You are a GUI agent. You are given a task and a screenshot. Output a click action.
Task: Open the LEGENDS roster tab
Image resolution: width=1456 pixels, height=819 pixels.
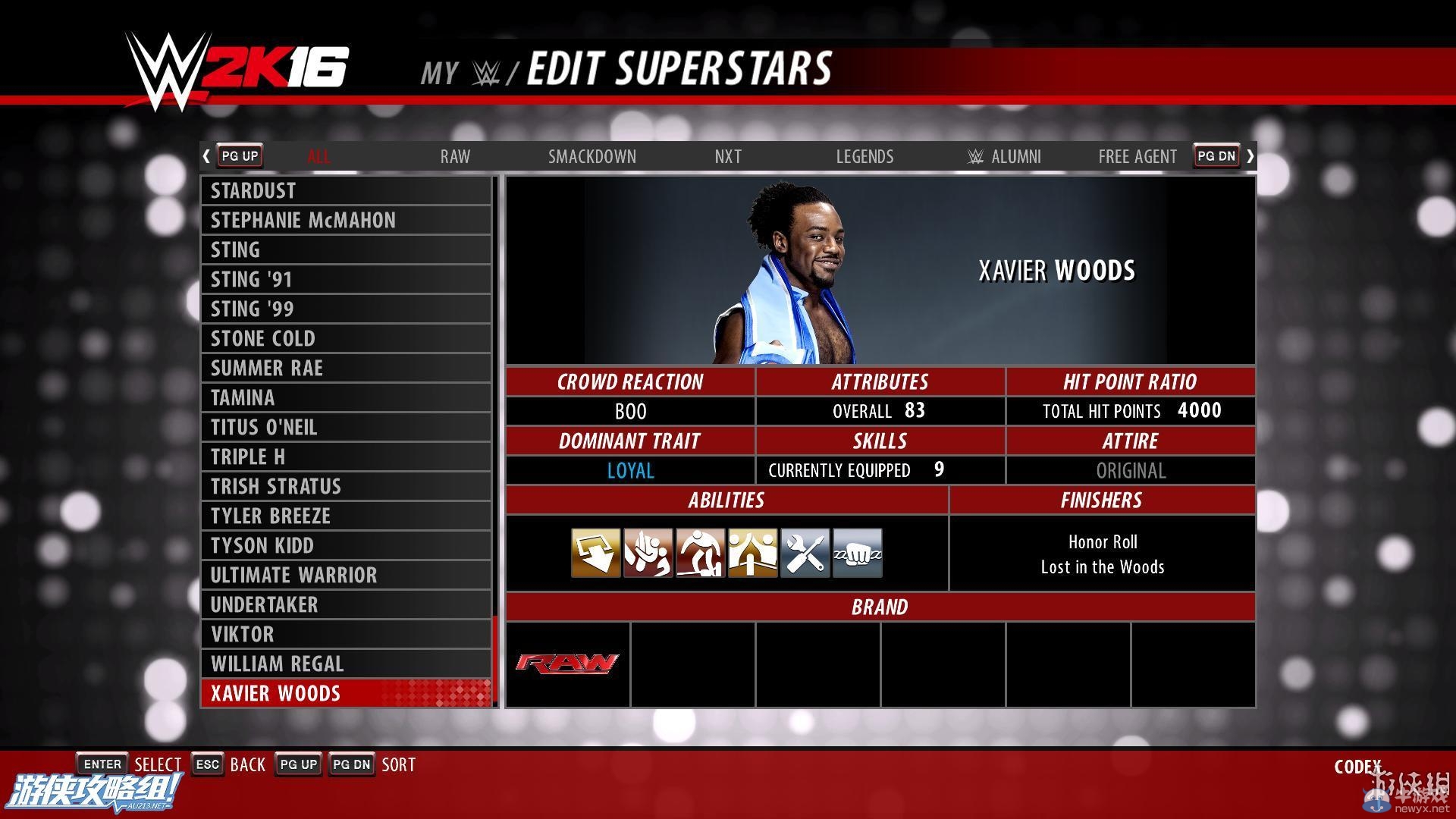(x=864, y=156)
